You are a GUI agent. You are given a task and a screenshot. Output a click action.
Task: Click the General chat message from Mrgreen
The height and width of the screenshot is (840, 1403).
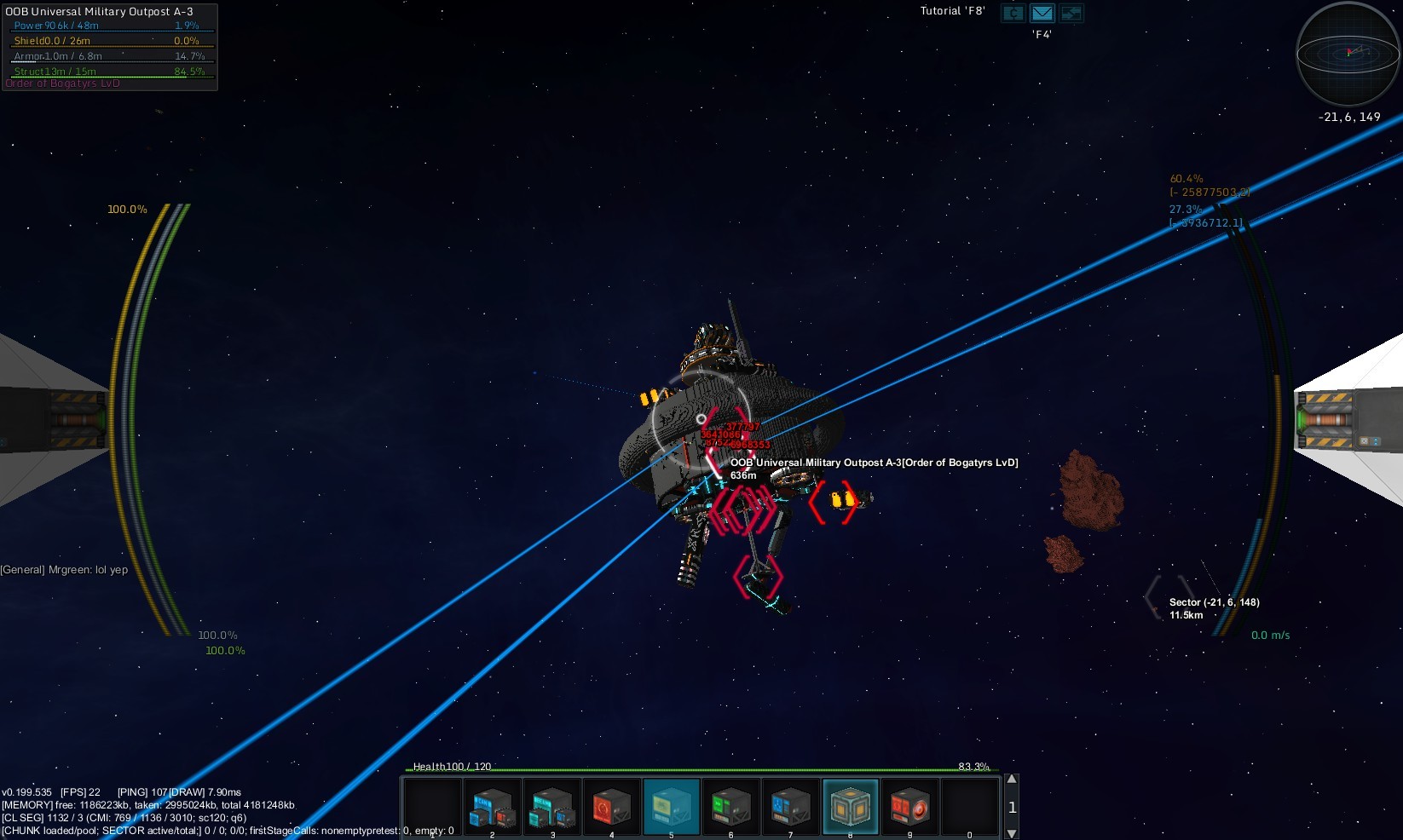(64, 570)
